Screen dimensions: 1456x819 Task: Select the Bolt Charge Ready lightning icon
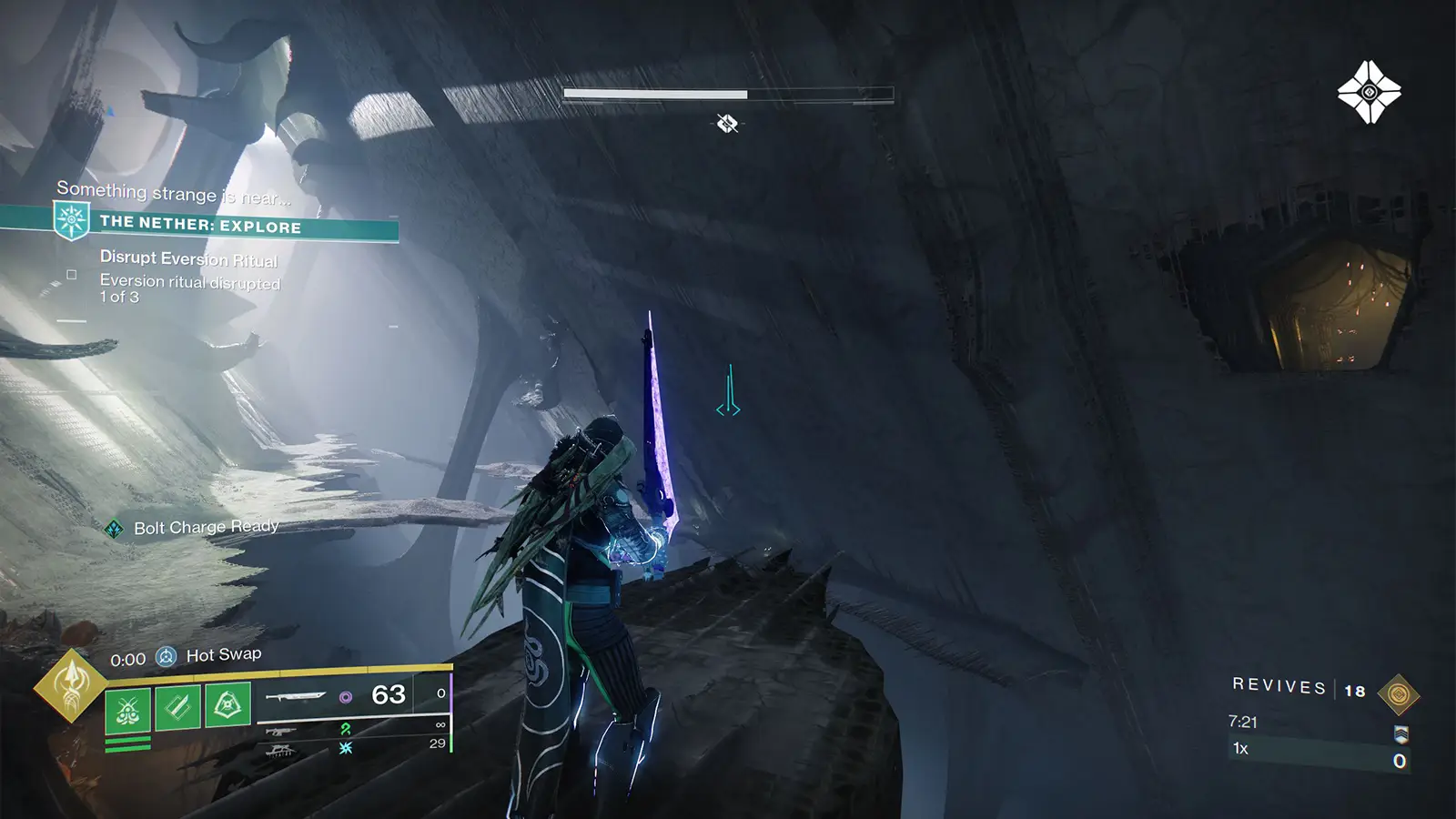[x=115, y=526]
